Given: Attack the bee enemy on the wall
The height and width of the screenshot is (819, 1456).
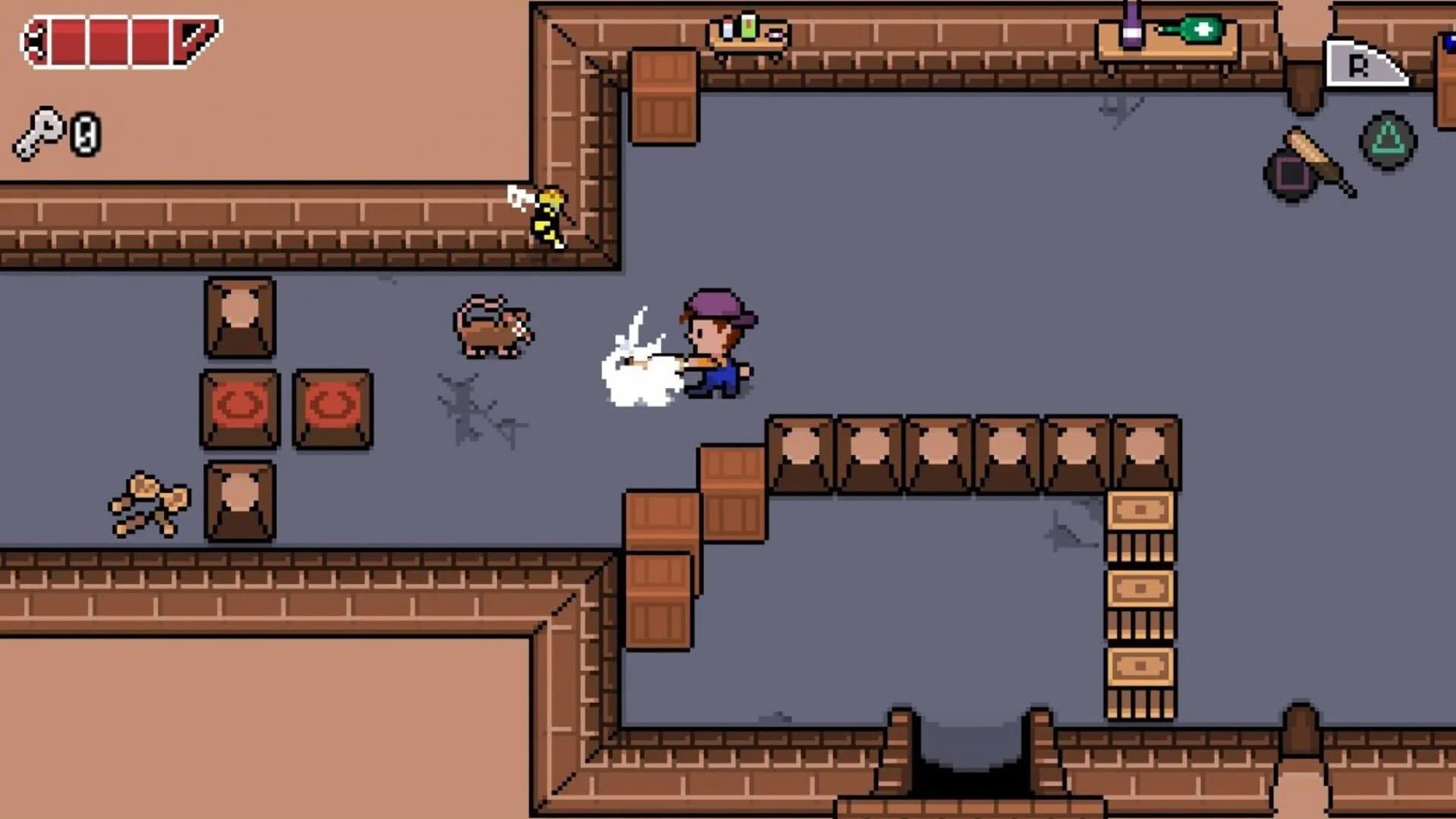Looking at the screenshot, I should pos(549,216).
